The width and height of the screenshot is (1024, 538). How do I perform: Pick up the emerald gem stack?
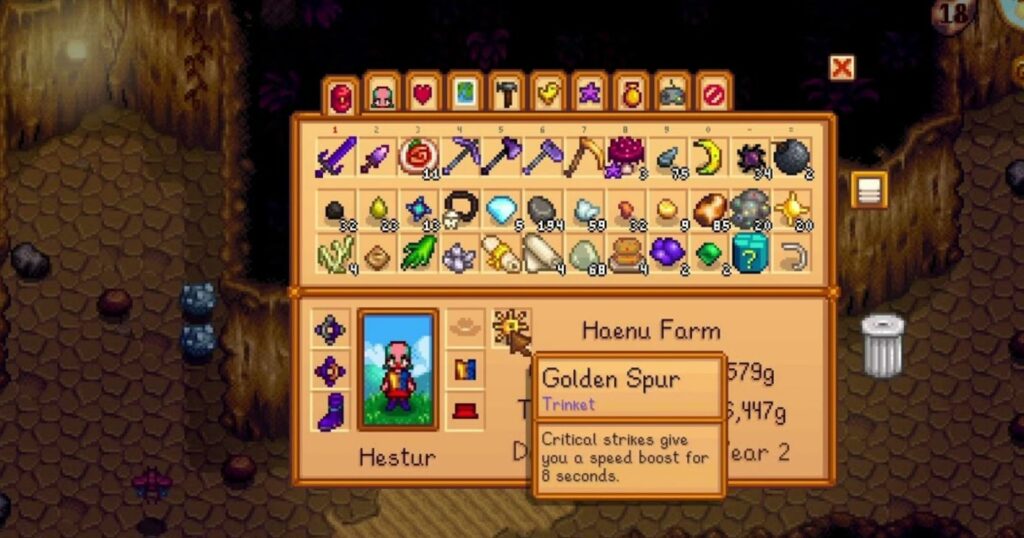coord(708,254)
